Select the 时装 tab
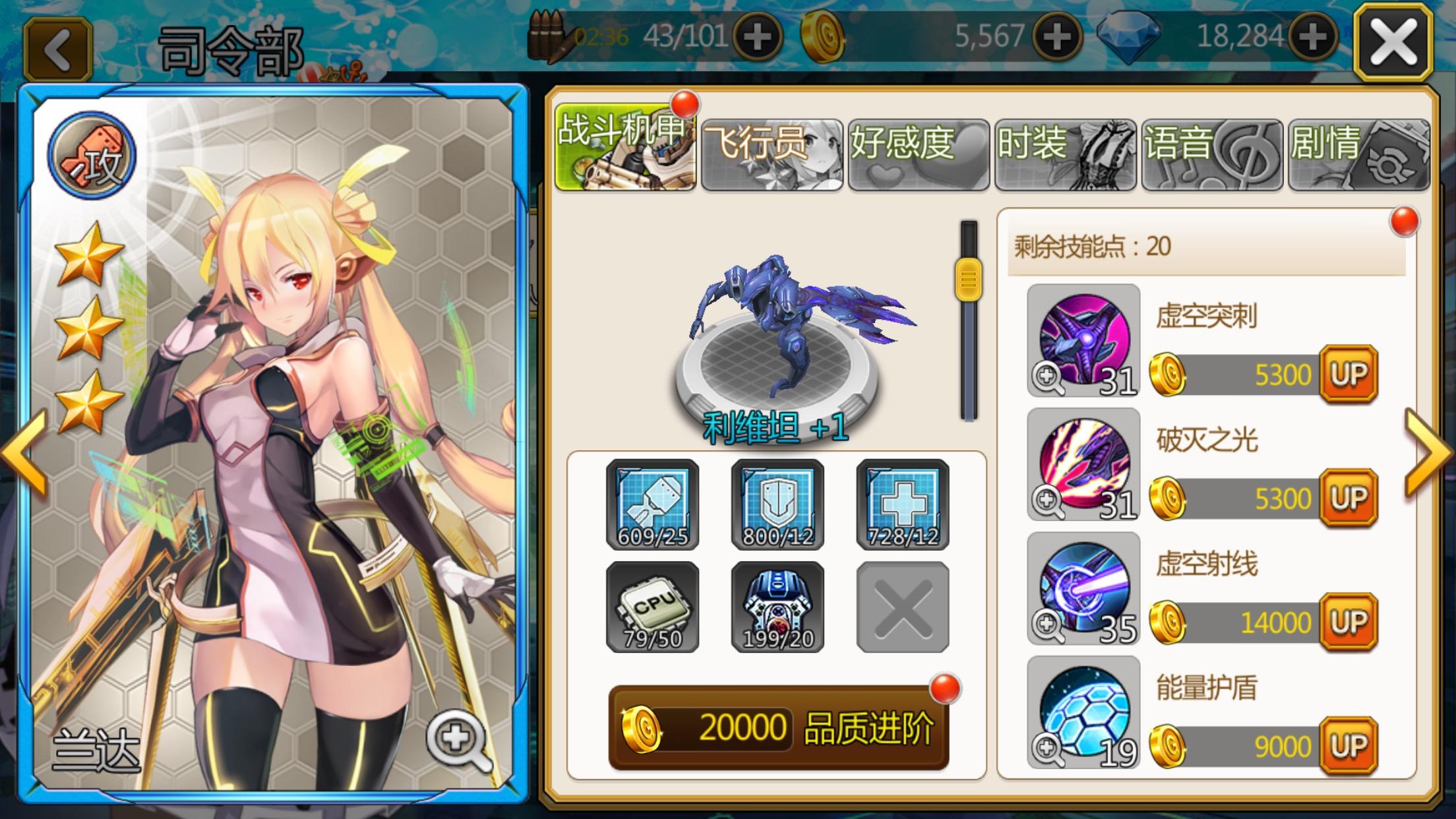 click(x=1065, y=154)
